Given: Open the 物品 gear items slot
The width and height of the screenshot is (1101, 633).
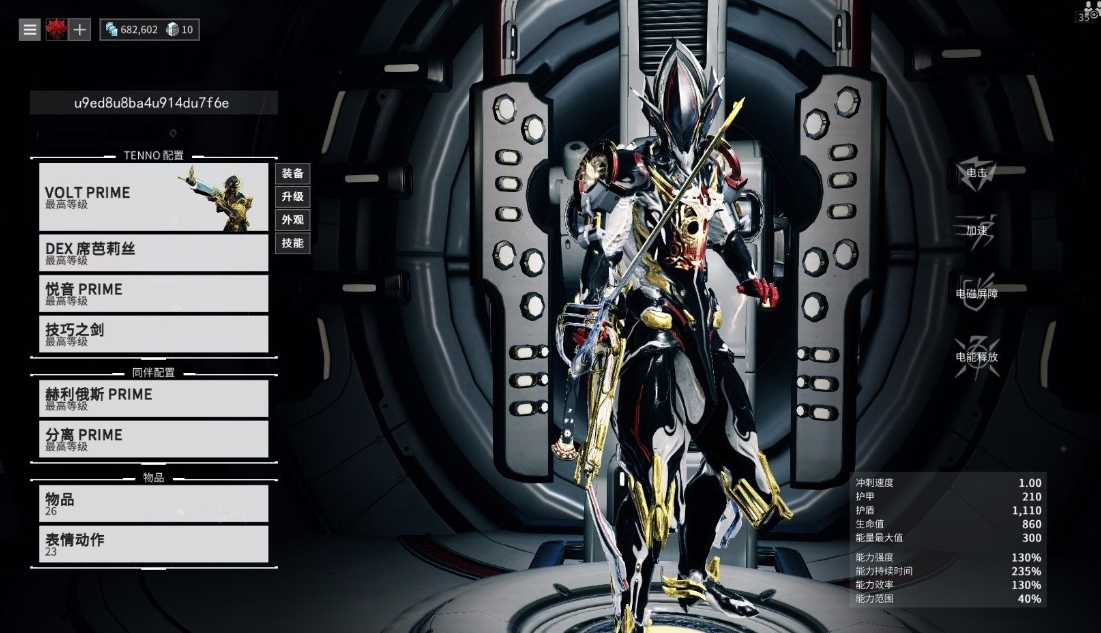Looking at the screenshot, I should [x=154, y=503].
